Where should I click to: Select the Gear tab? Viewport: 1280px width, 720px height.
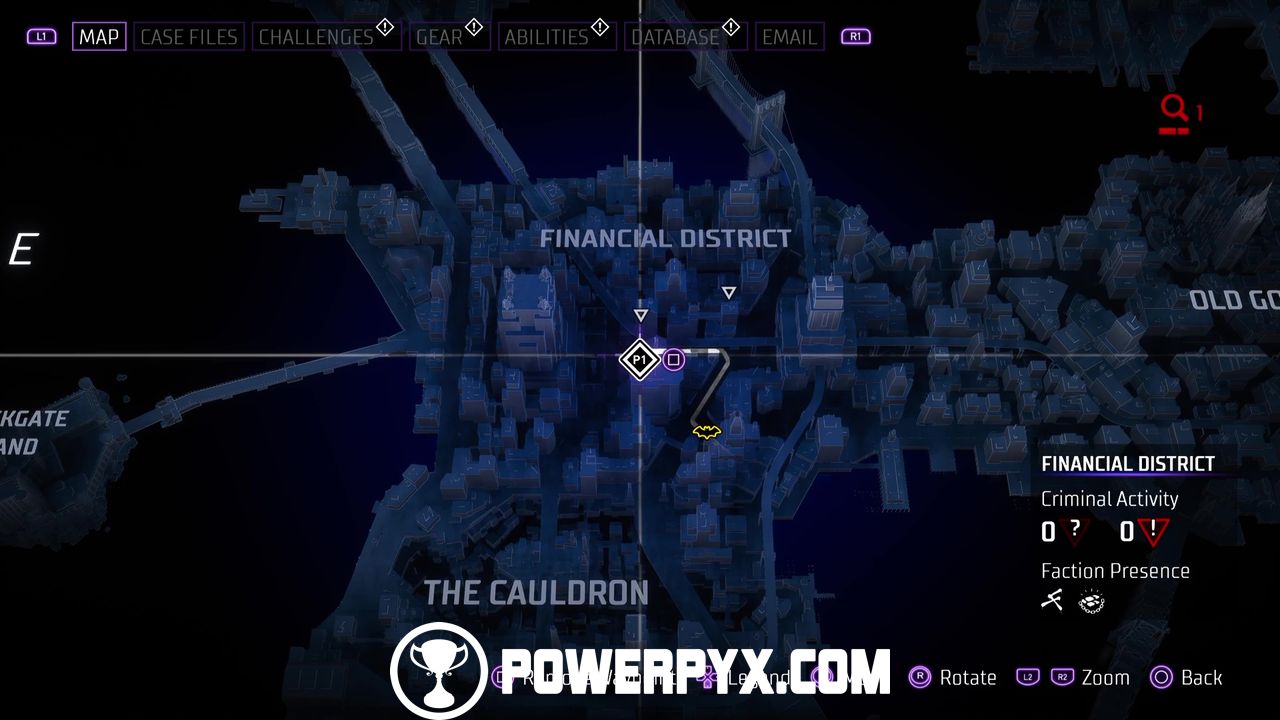pyautogui.click(x=440, y=37)
